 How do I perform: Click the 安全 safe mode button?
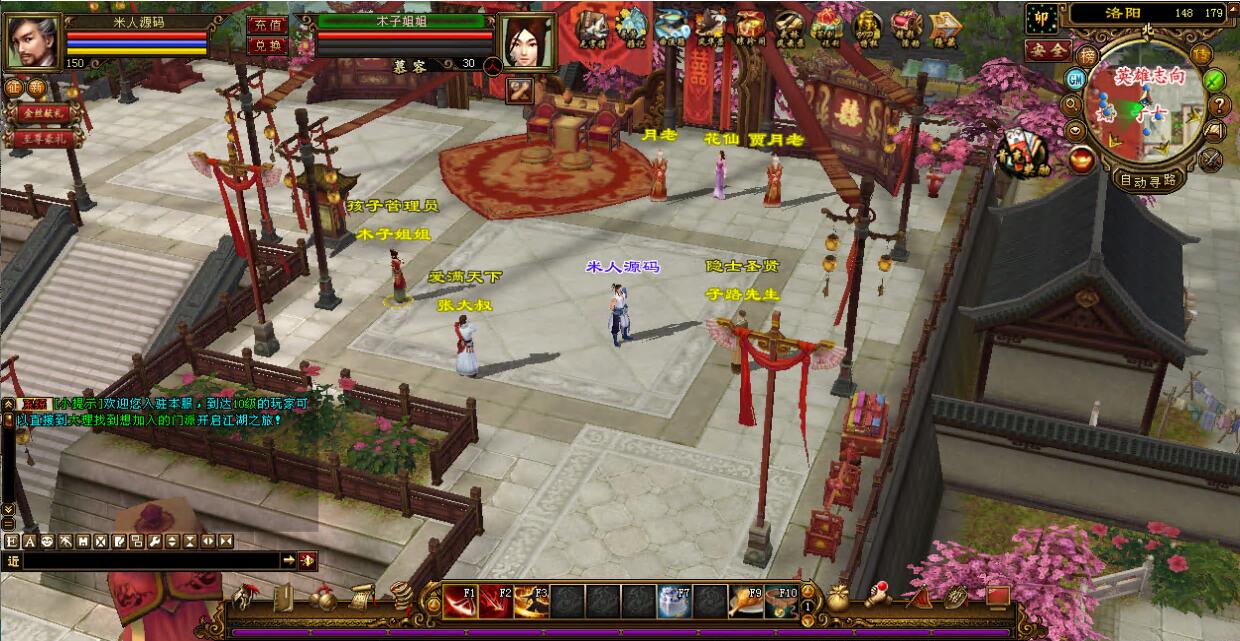coord(1047,49)
